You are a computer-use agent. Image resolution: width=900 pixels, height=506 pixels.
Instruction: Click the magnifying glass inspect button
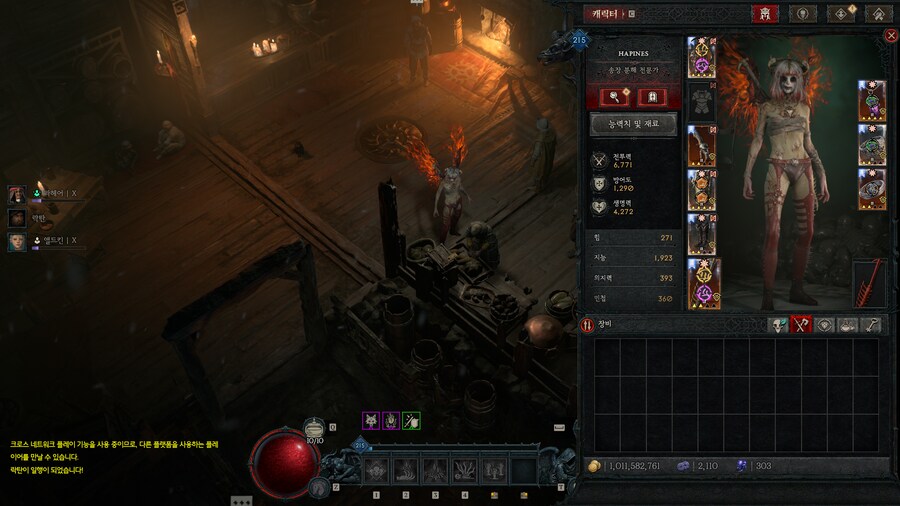(x=614, y=96)
